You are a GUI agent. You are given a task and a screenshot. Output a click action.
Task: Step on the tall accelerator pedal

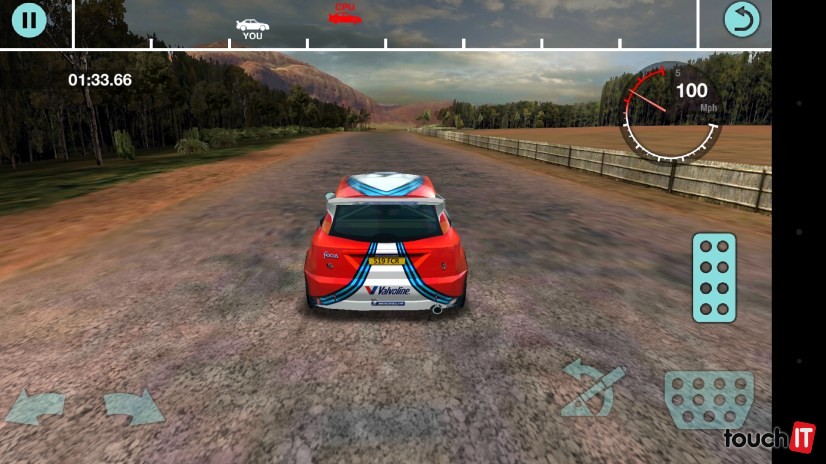coord(714,277)
